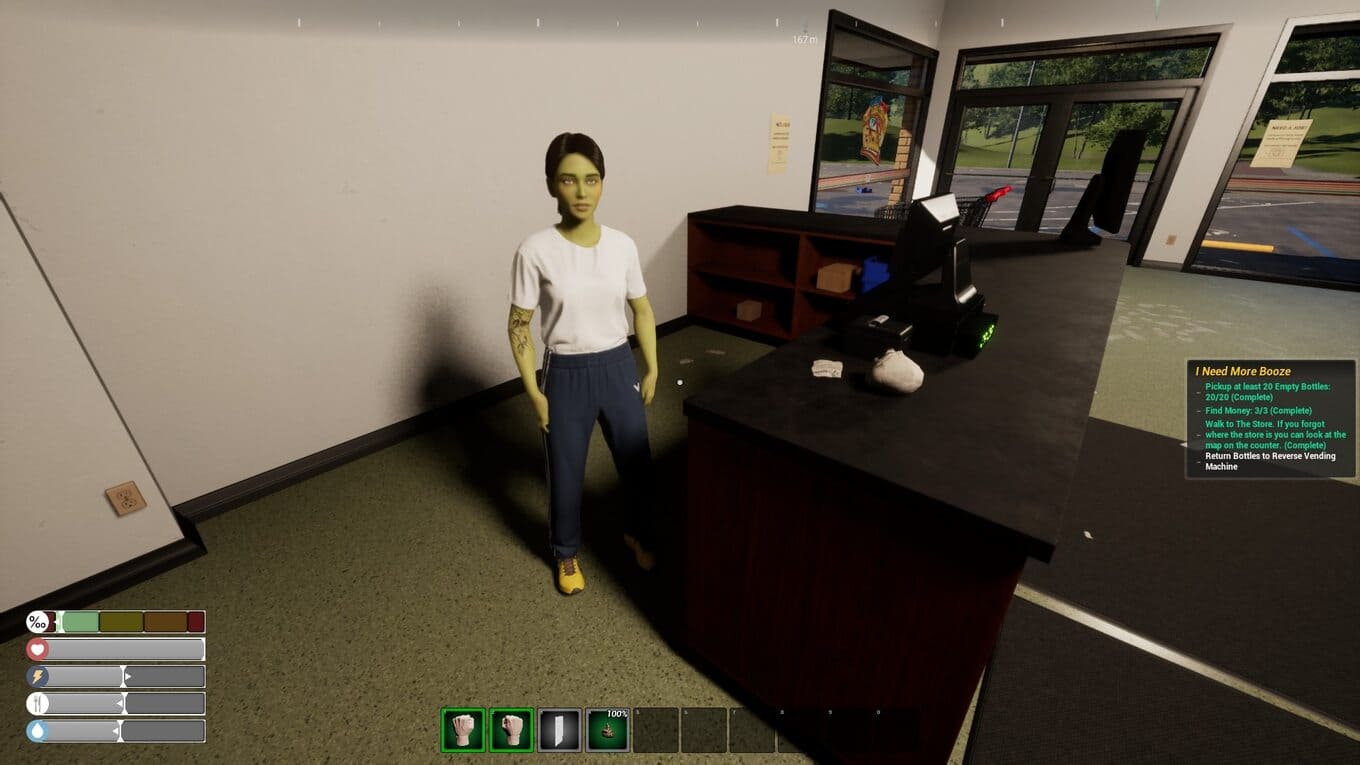Viewport: 1360px width, 765px height.
Task: Select the hotbar item marked 100%
Action: 607,730
